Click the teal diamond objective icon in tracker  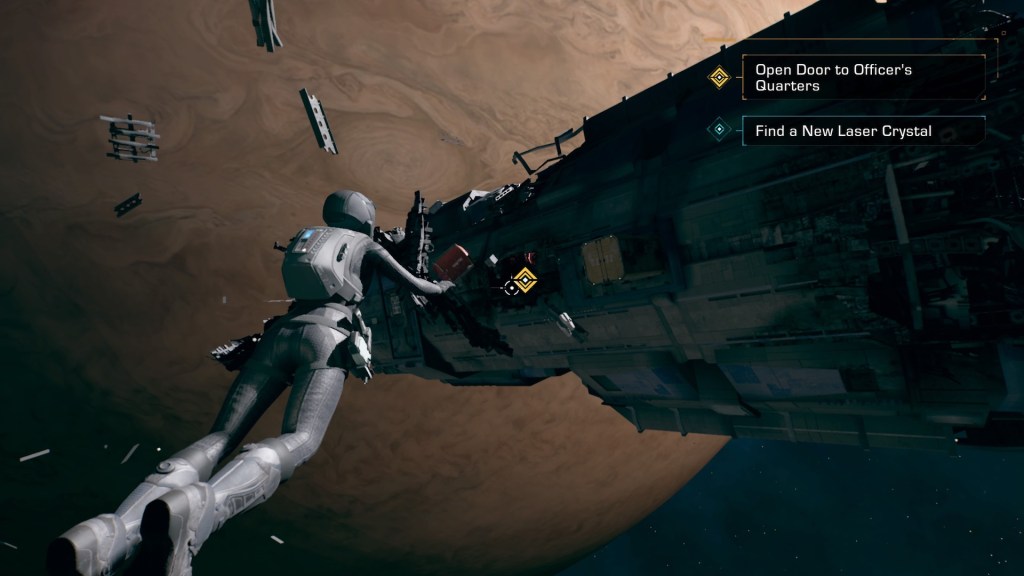(x=718, y=130)
